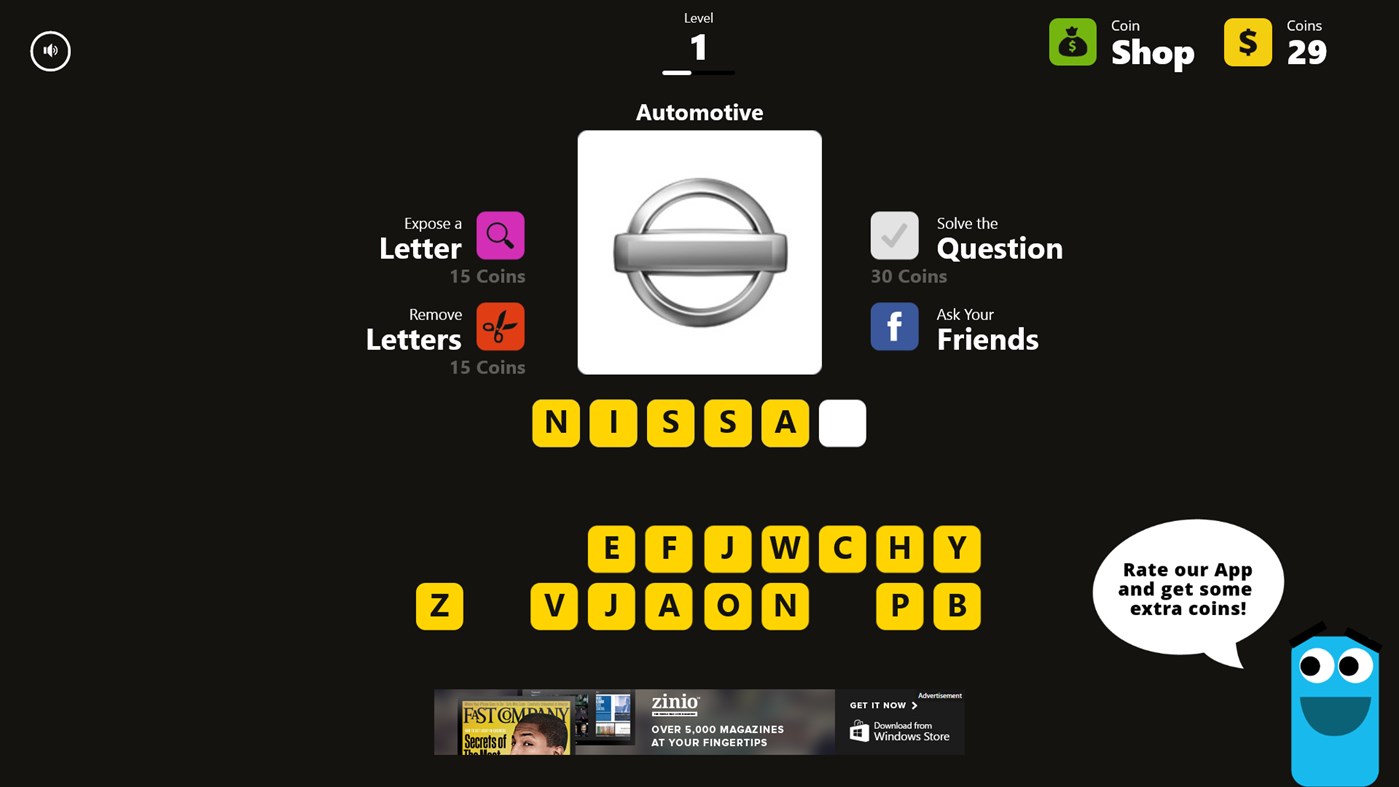Screen dimensions: 1399x787
Task: Click the Windows Store icon in the ad
Action: (858, 732)
